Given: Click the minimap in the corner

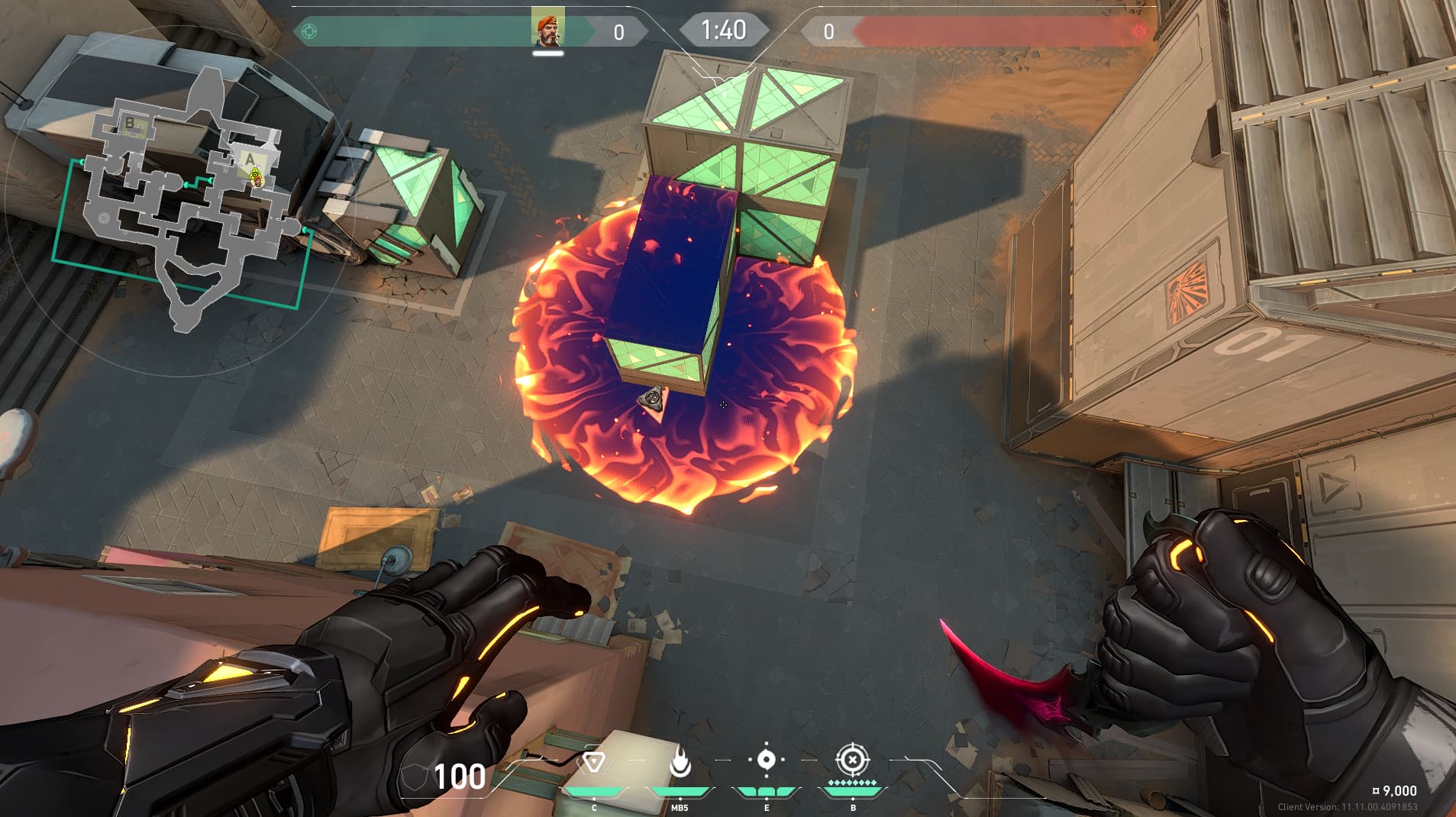Looking at the screenshot, I should (x=183, y=200).
